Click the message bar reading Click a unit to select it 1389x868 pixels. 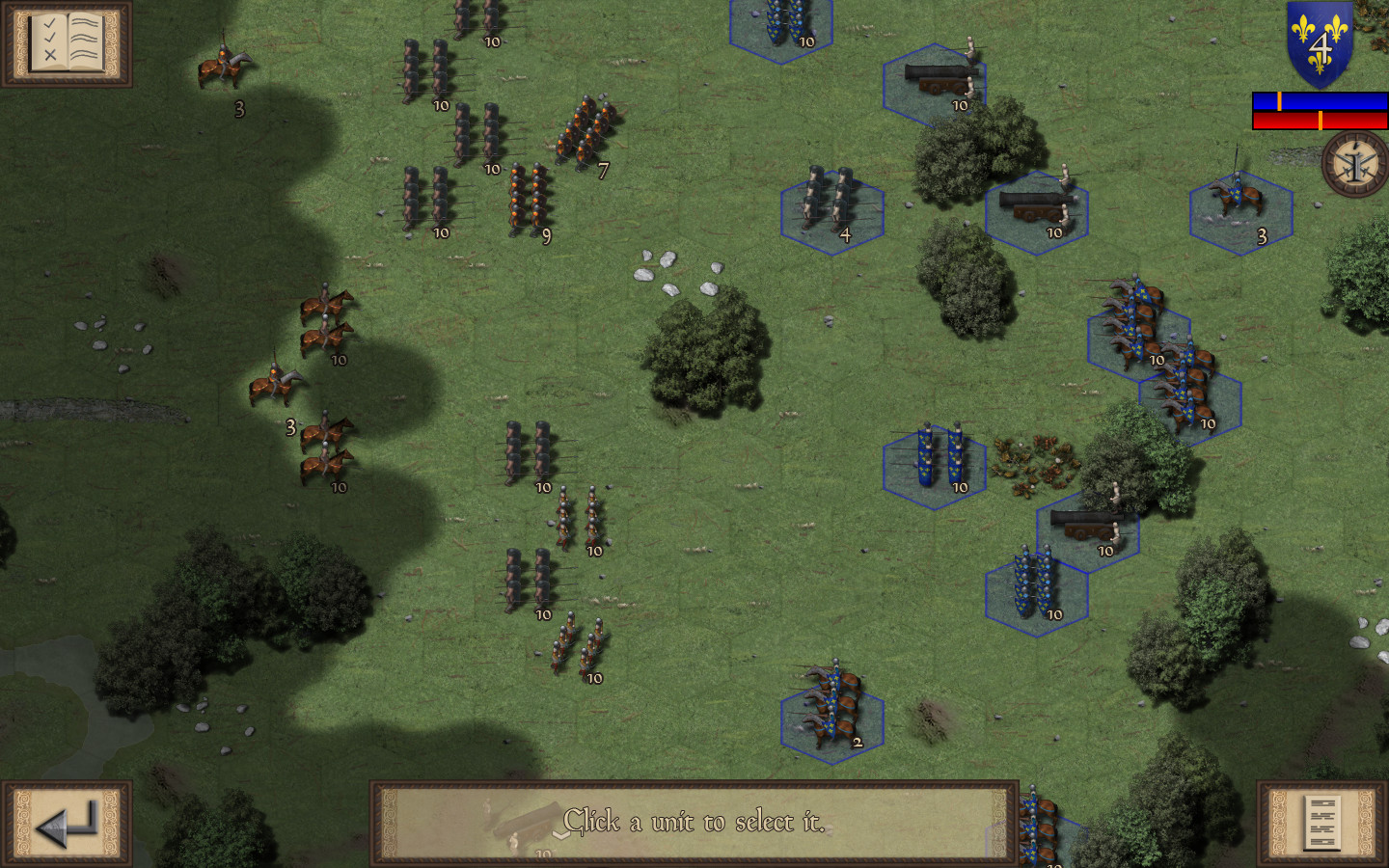[x=694, y=822]
